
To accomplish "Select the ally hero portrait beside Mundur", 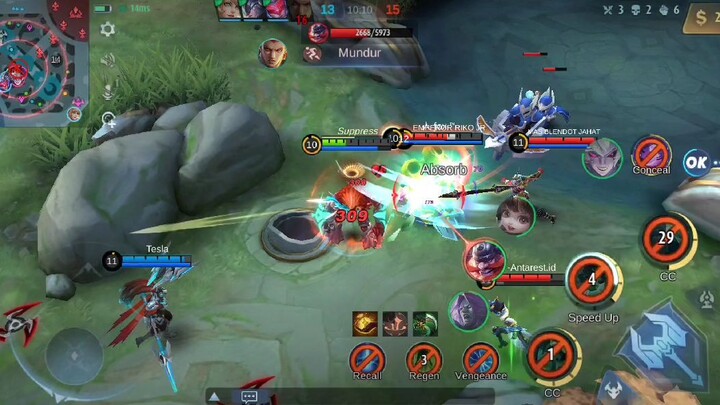I will [x=273, y=52].
